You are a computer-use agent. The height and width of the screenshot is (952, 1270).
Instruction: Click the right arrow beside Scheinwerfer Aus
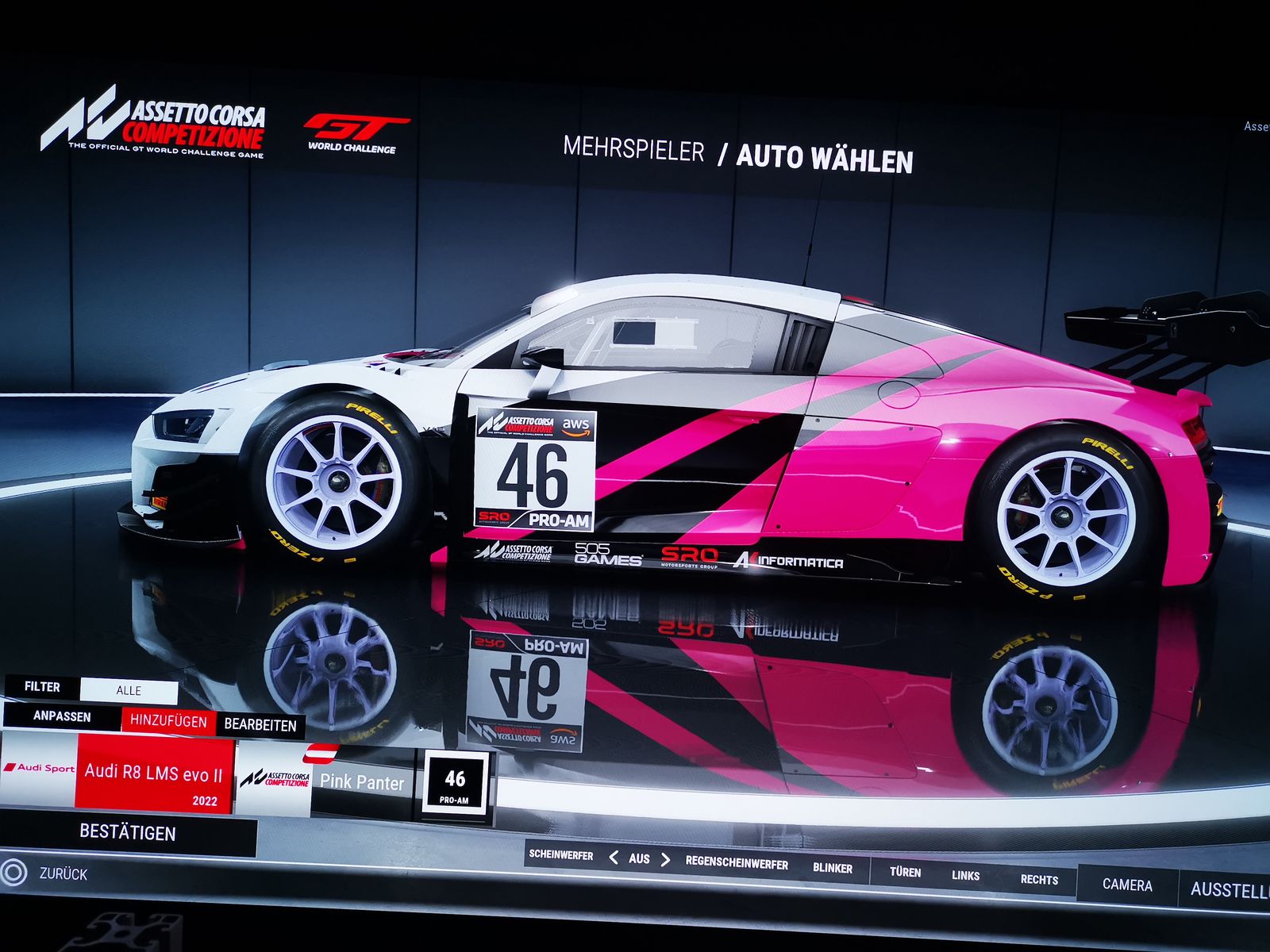tap(665, 860)
